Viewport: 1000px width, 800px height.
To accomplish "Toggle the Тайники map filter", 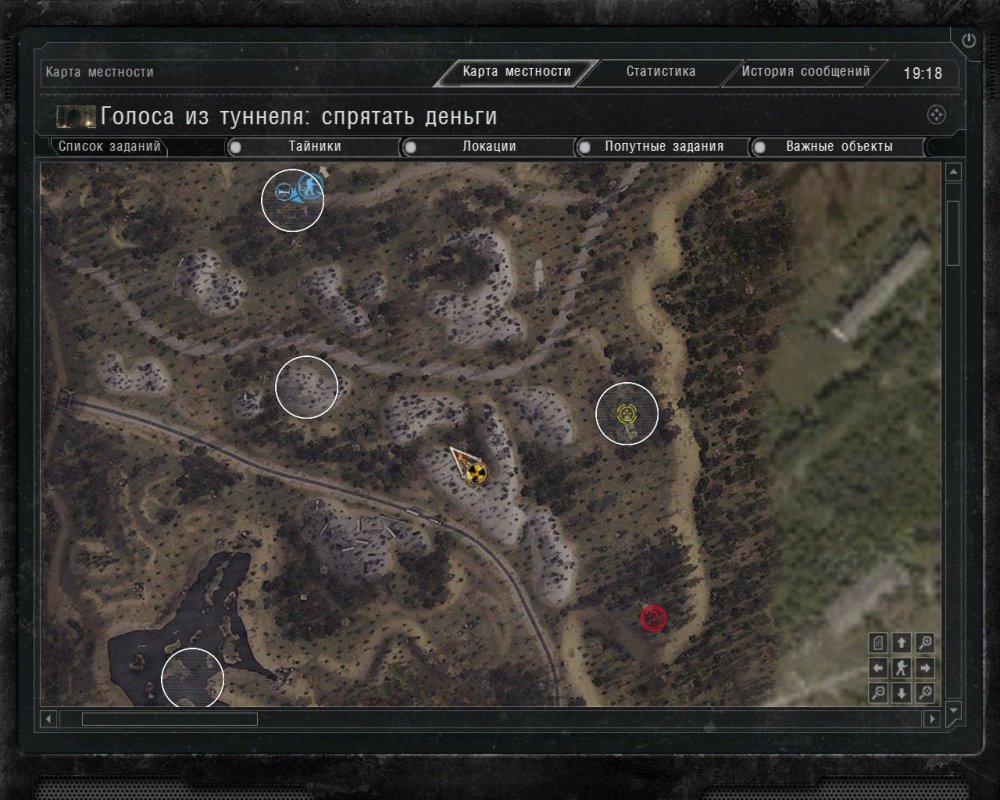I will click(315, 147).
